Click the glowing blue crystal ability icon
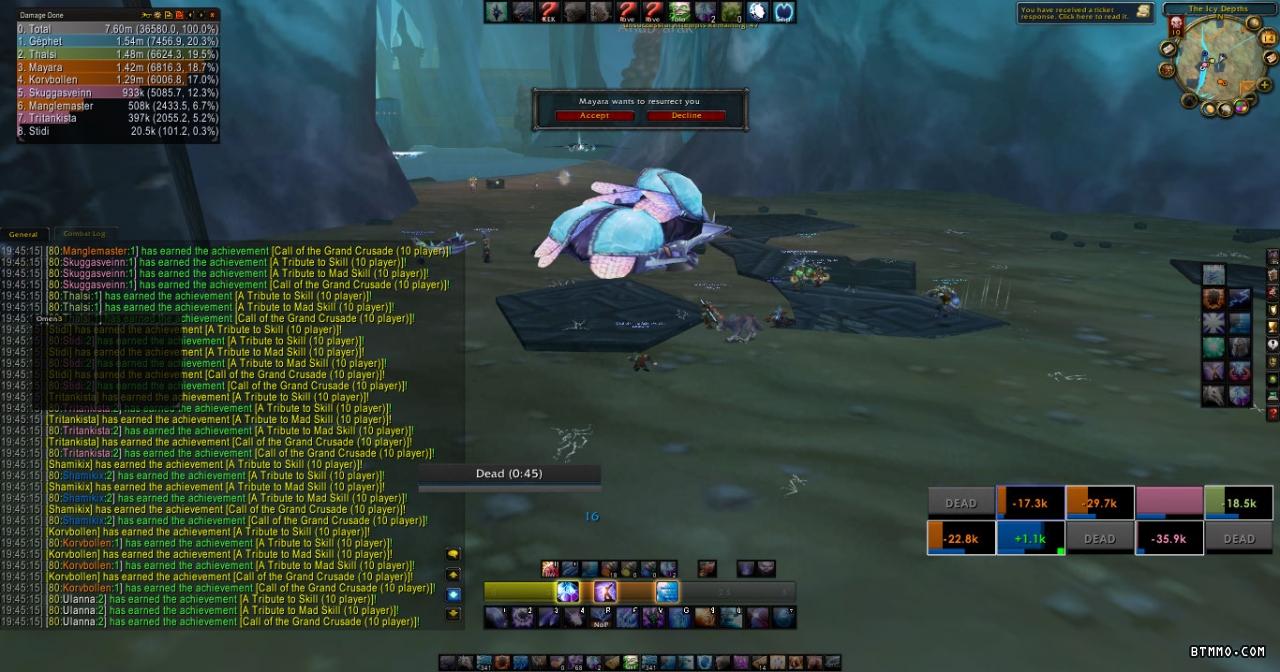 [x=567, y=591]
